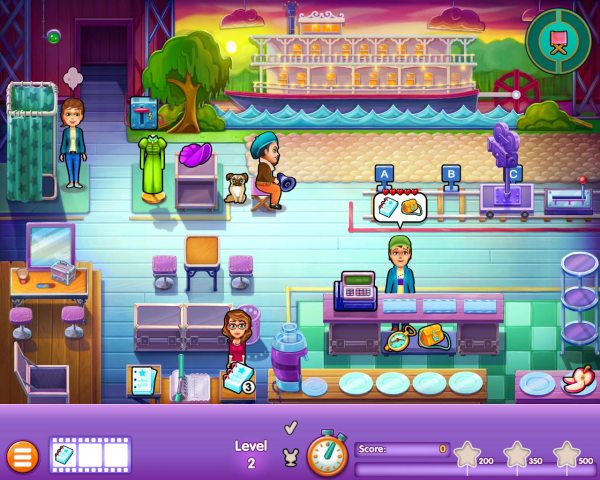600x480 pixels.
Task: Open the orange hamburger menu
Action: [20, 456]
